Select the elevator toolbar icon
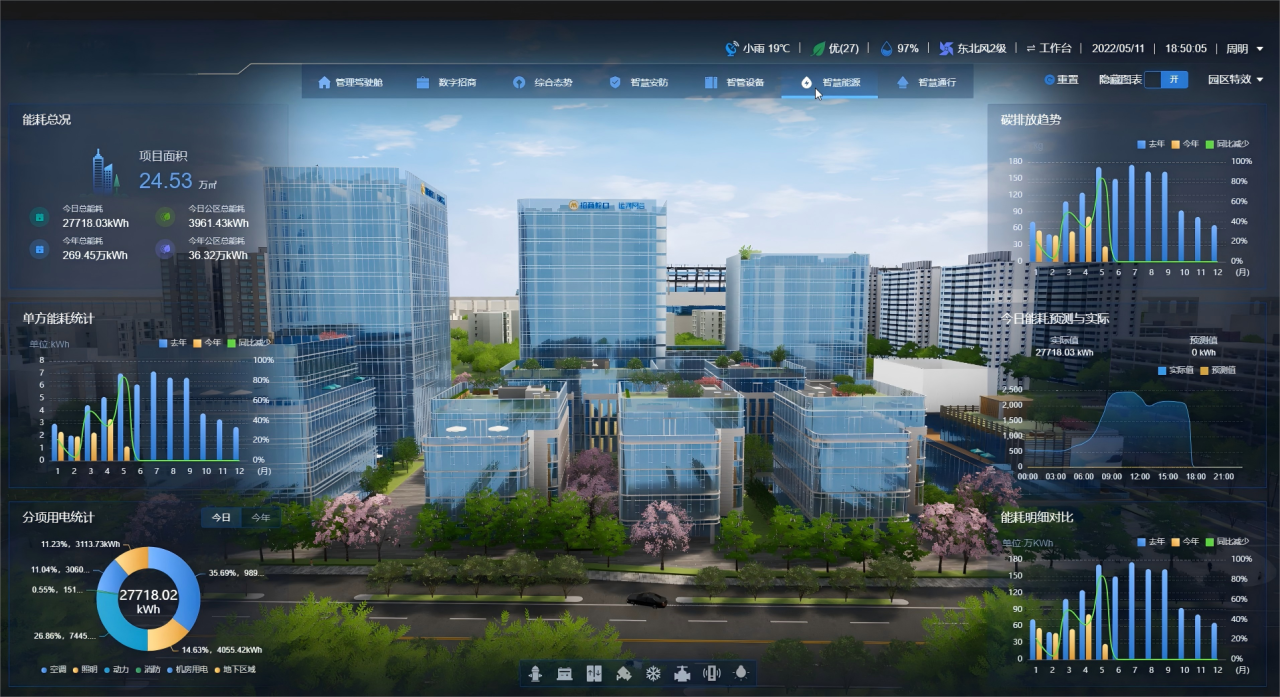The height and width of the screenshot is (697, 1280). 594,673
